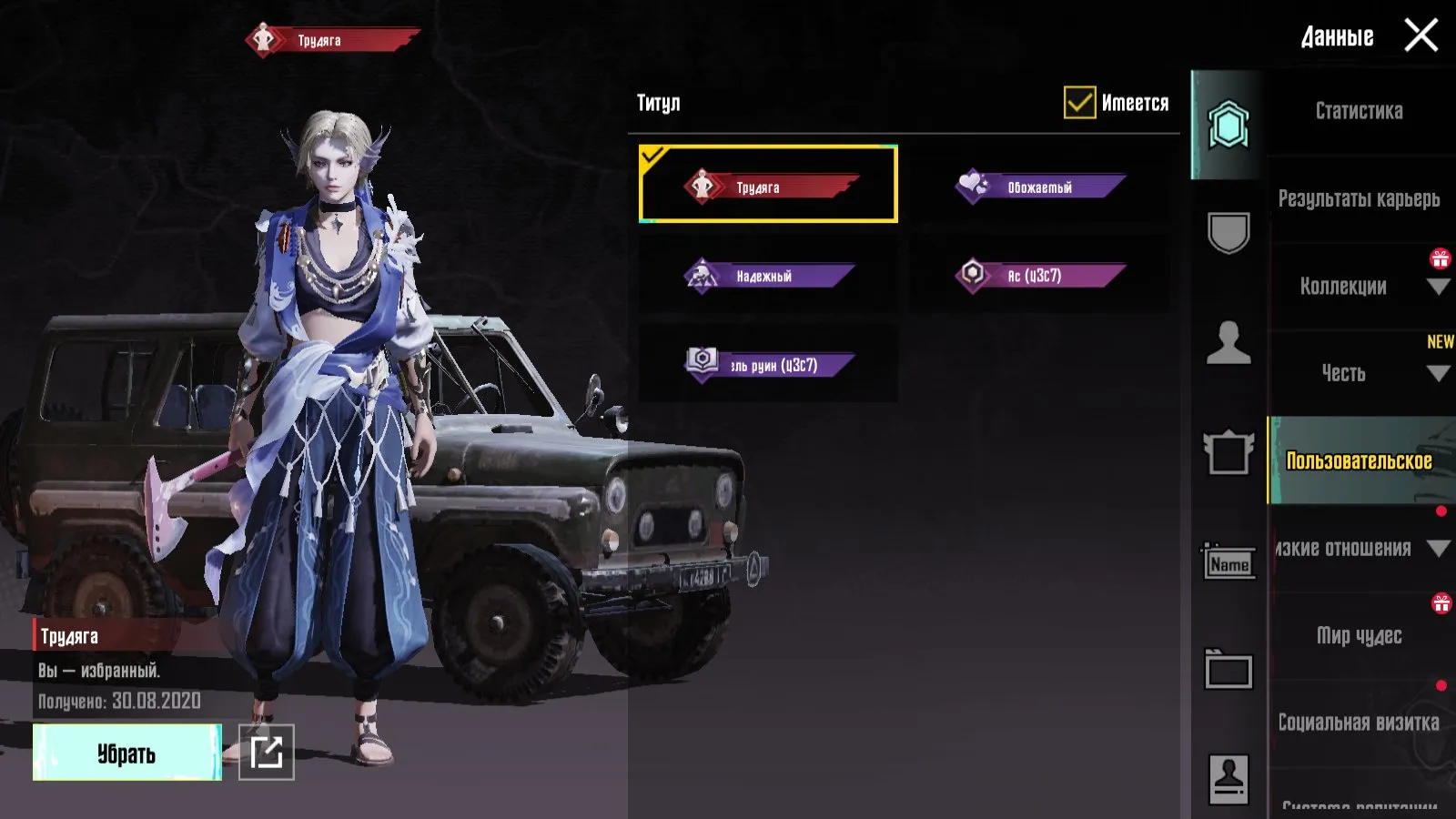Switch to the shield icon tab
The width and height of the screenshot is (1456, 819).
tap(1228, 233)
